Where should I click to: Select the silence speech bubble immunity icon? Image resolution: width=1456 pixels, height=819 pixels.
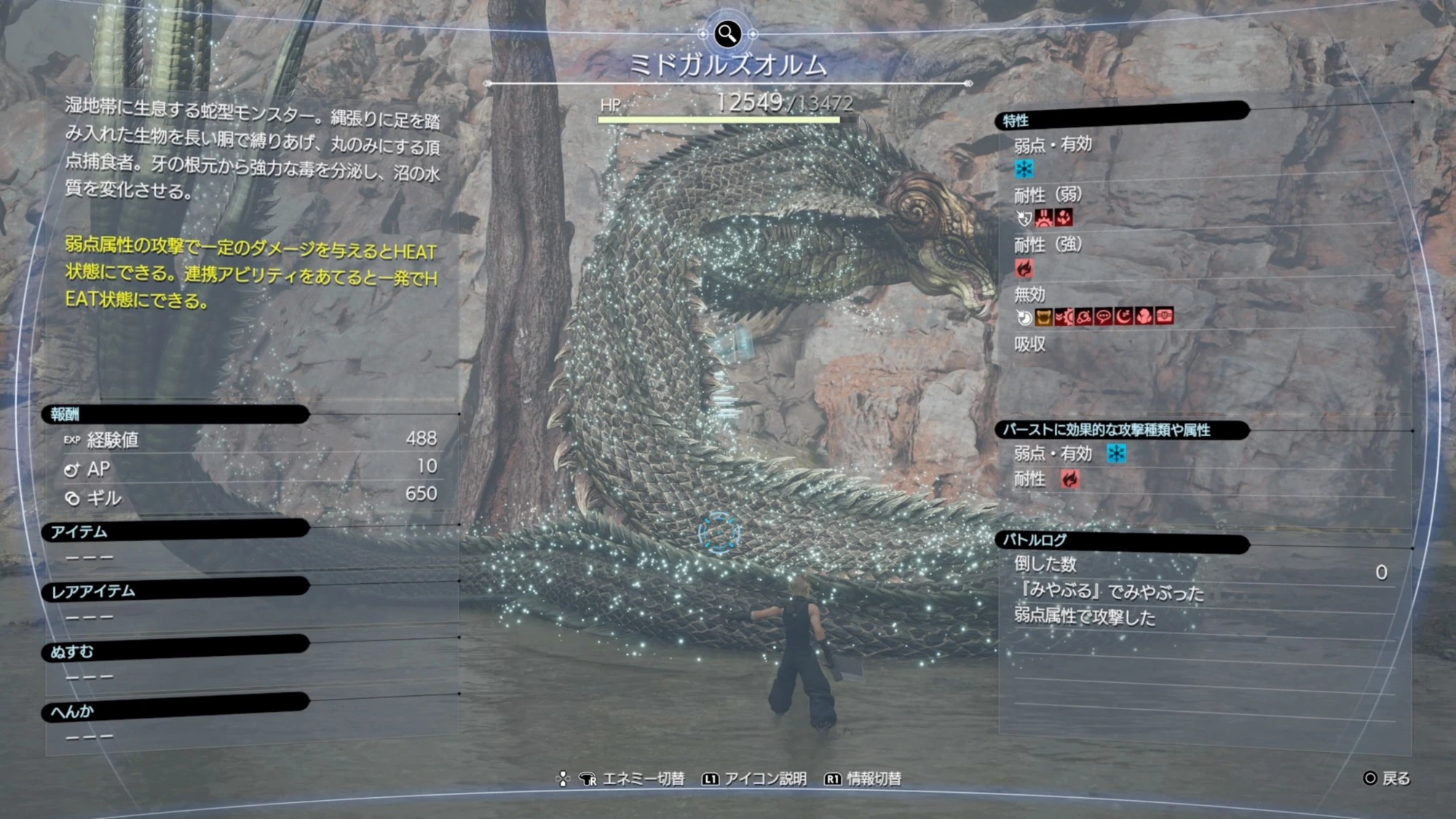(1104, 317)
